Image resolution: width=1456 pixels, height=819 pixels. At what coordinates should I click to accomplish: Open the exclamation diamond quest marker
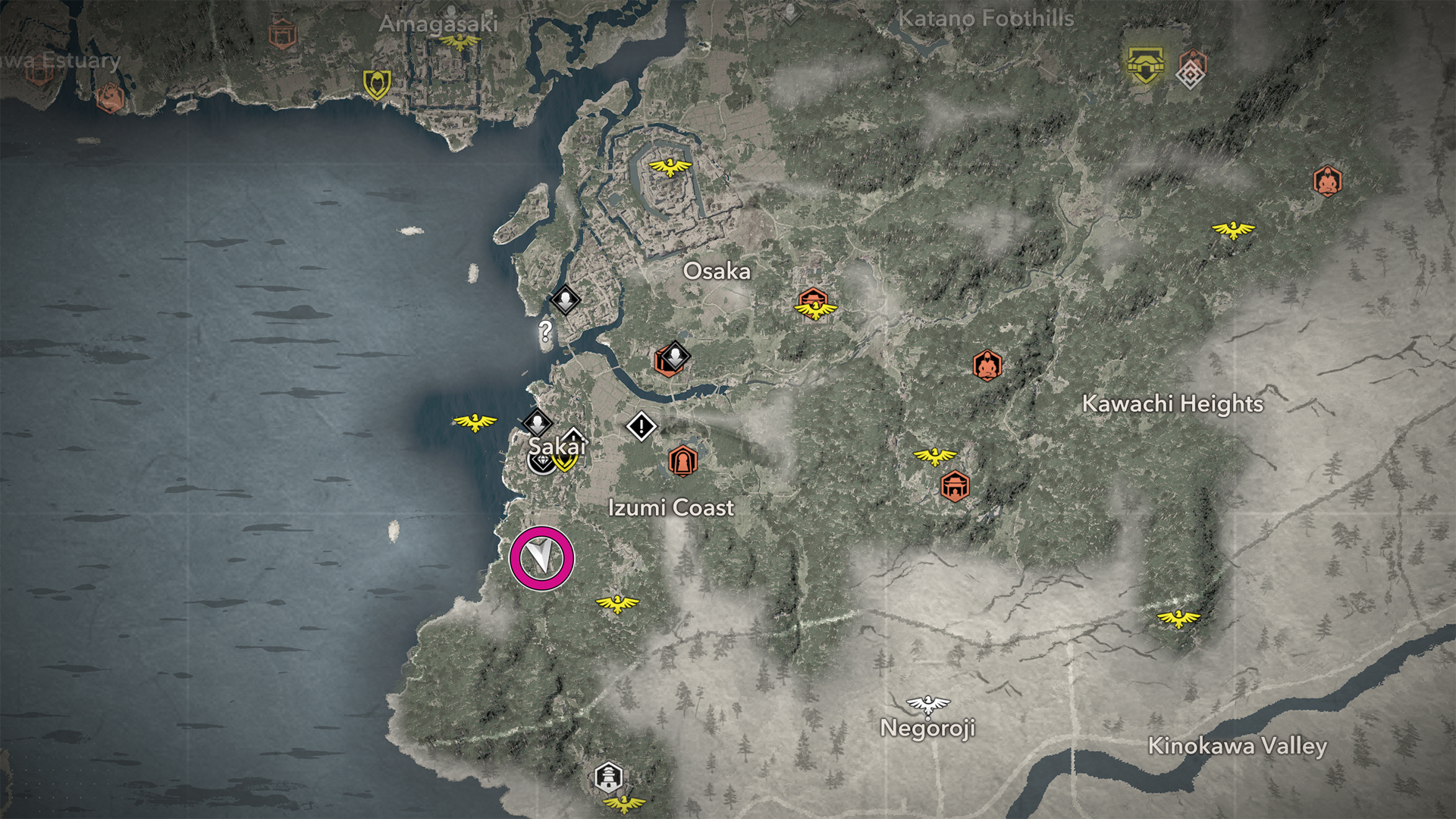click(x=641, y=426)
